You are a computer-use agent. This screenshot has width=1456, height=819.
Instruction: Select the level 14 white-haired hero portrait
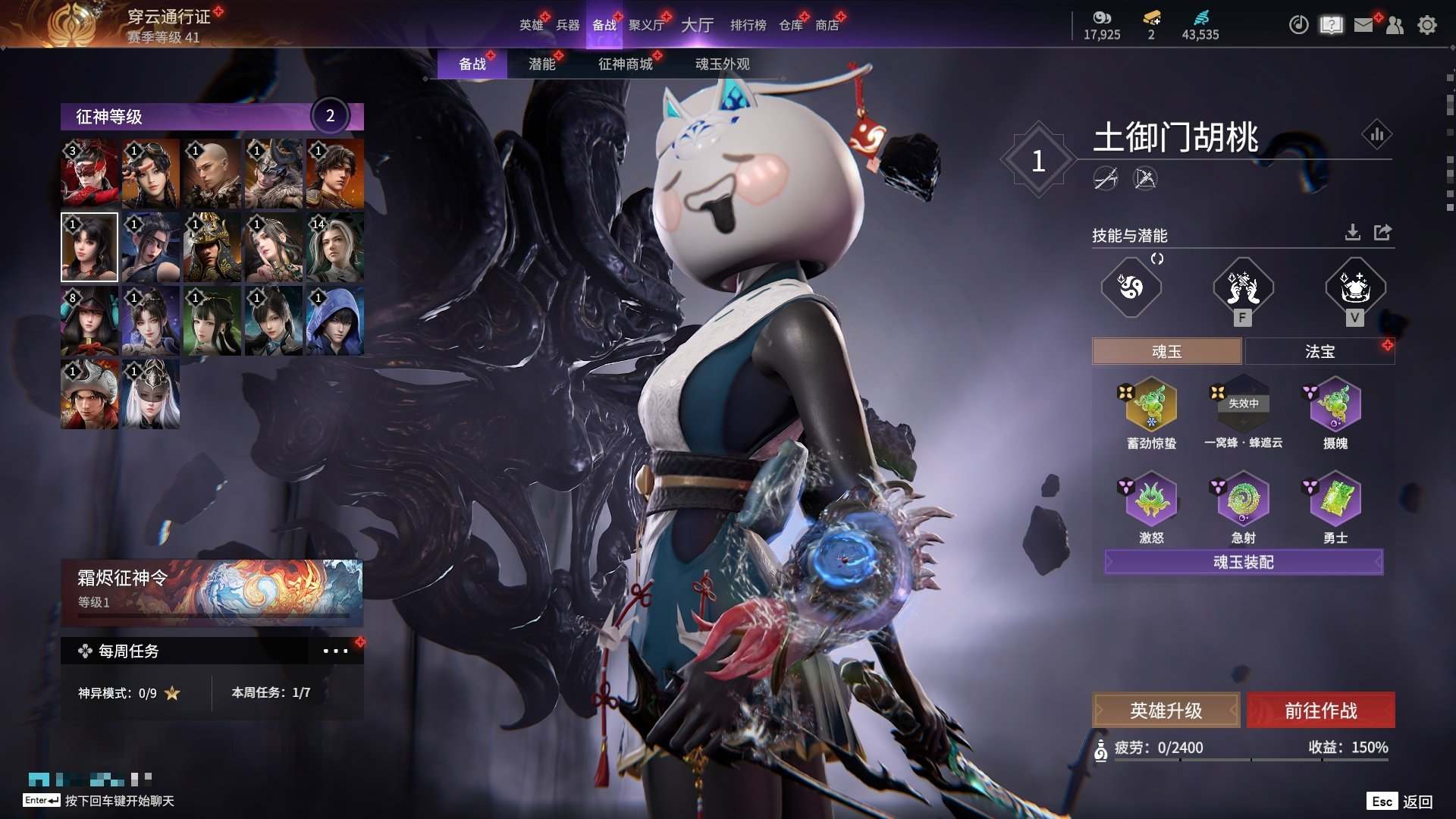pyautogui.click(x=334, y=247)
